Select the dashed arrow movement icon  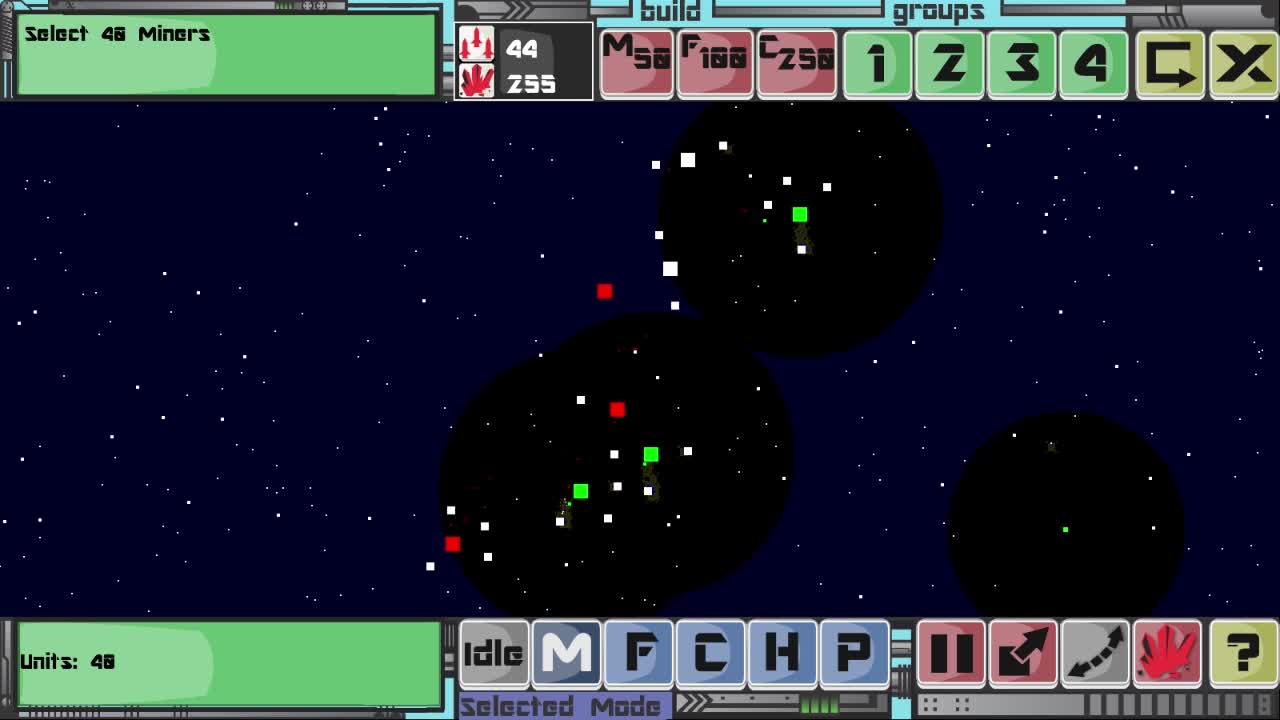pos(1096,655)
